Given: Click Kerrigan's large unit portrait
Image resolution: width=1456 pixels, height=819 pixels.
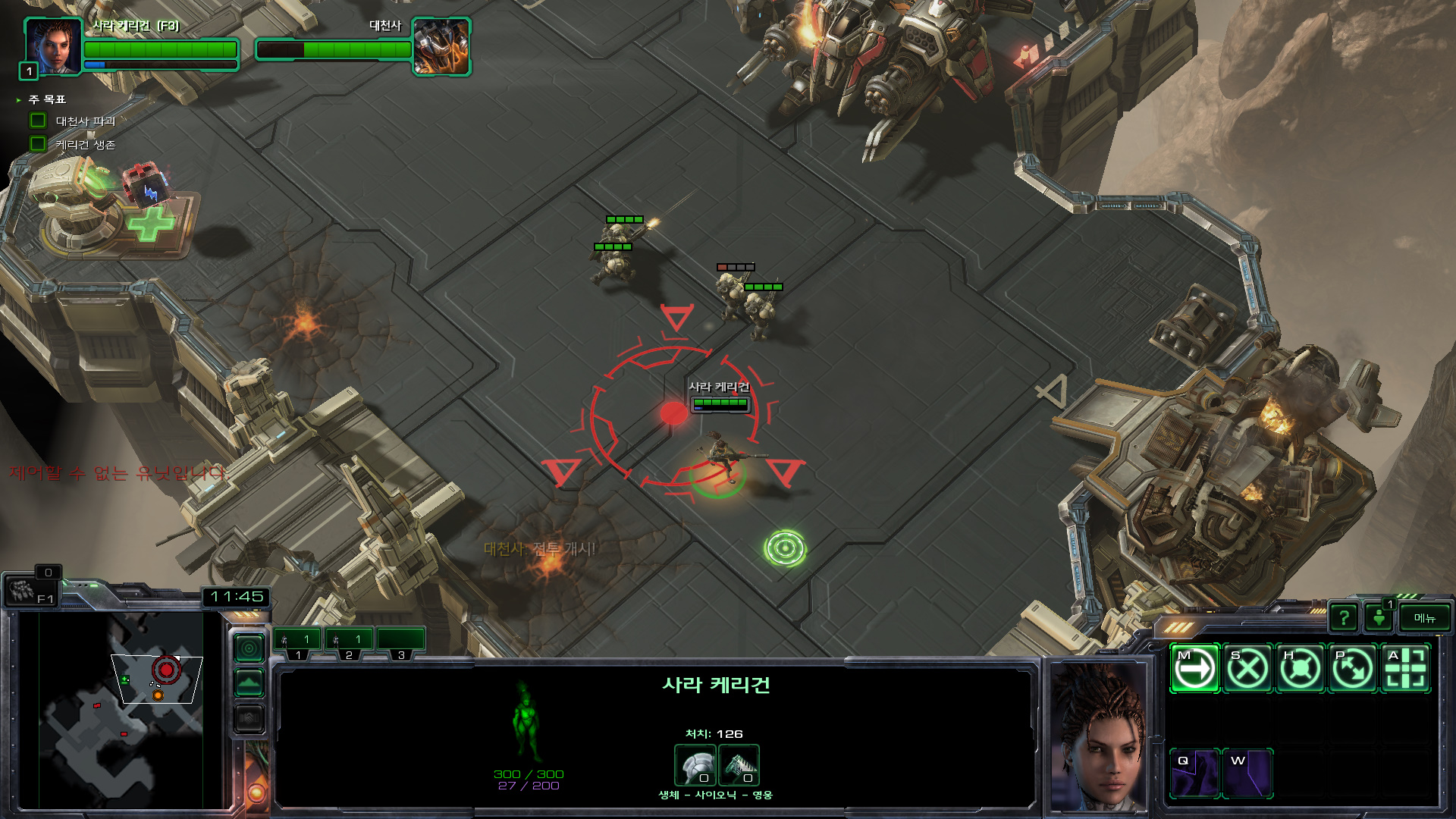Looking at the screenshot, I should tap(1098, 737).
